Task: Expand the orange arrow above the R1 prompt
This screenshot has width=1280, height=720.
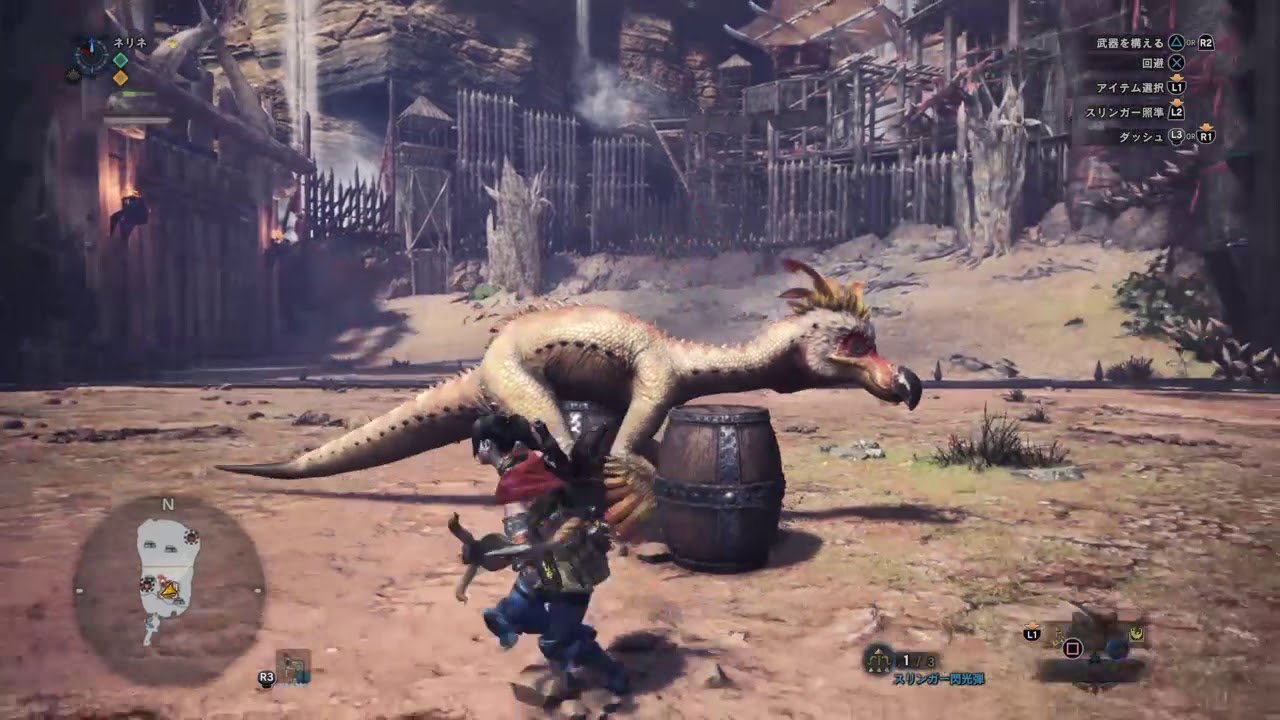Action: click(1207, 127)
